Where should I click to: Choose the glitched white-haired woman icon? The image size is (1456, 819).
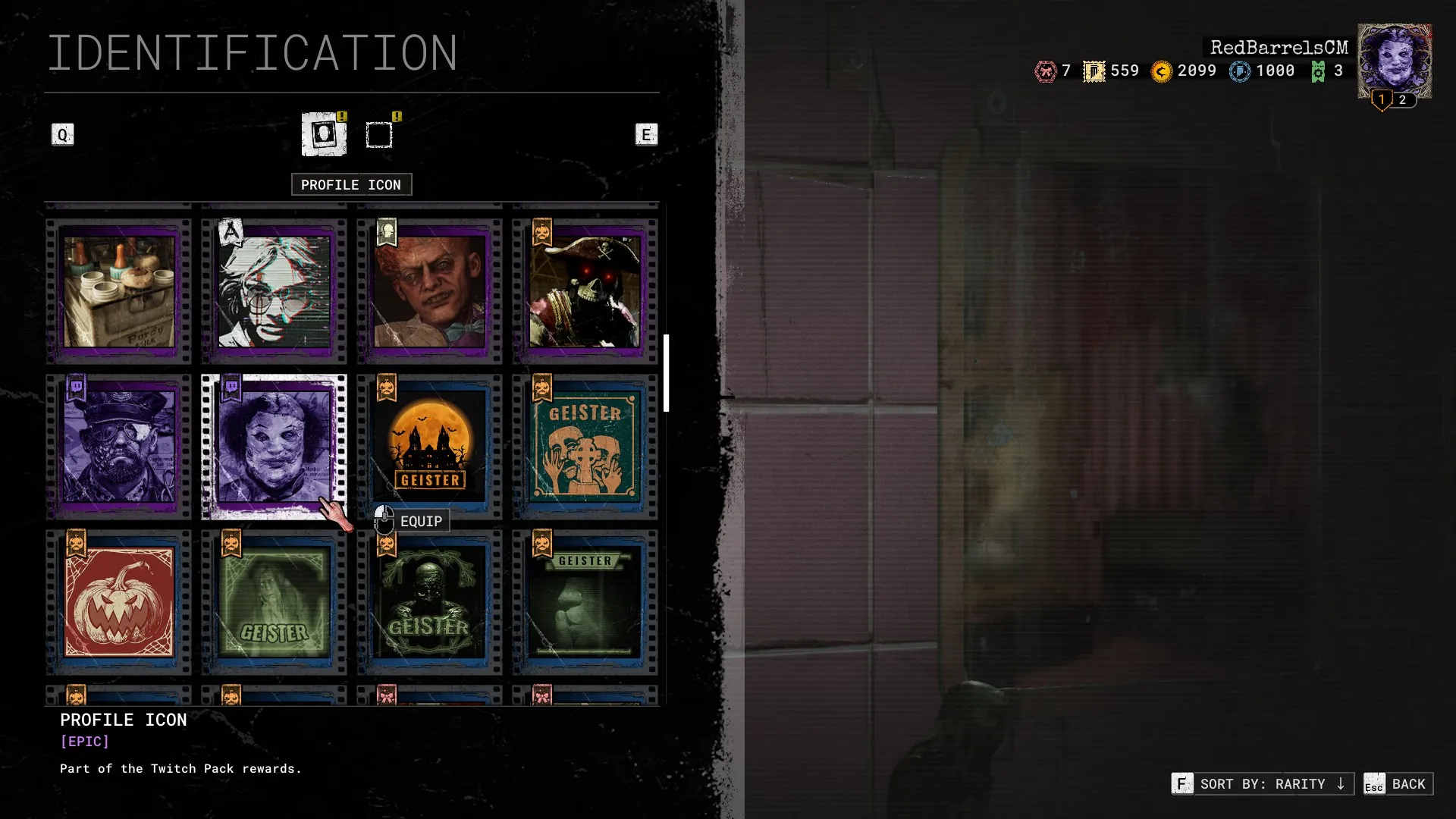coord(275,292)
